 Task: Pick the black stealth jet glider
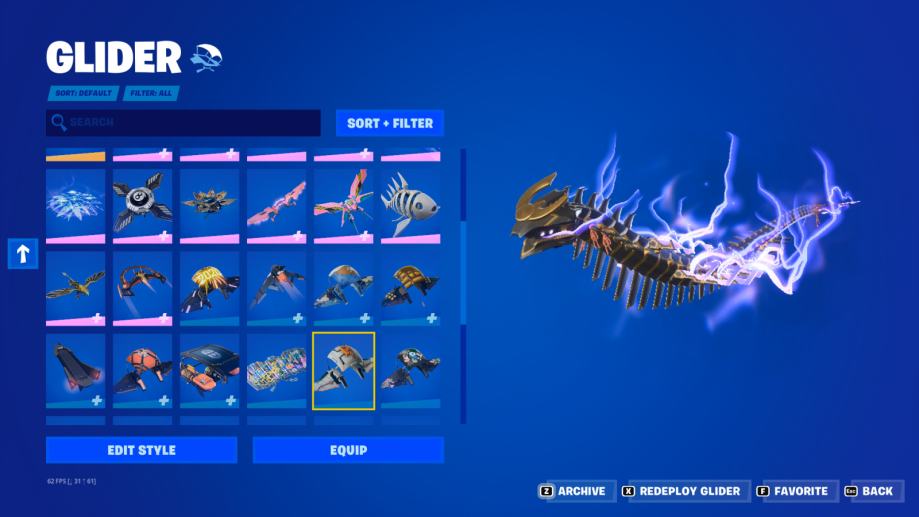(x=75, y=370)
